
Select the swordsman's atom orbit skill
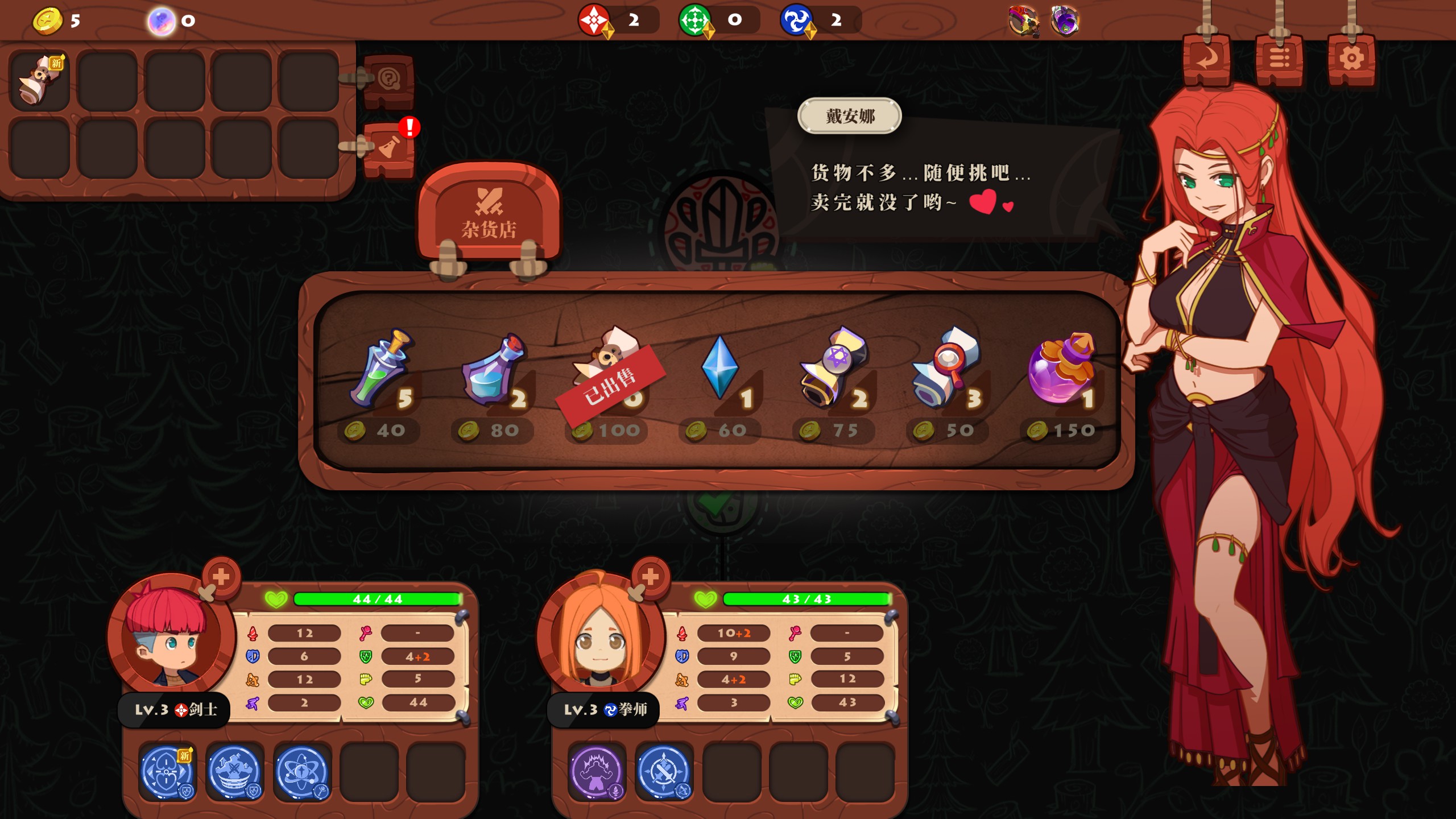point(302,772)
